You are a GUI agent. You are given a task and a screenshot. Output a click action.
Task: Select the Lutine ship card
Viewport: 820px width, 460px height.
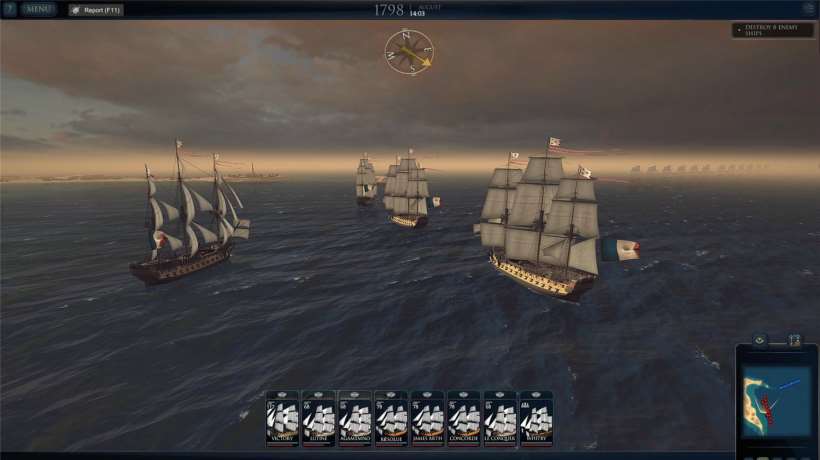(x=319, y=418)
